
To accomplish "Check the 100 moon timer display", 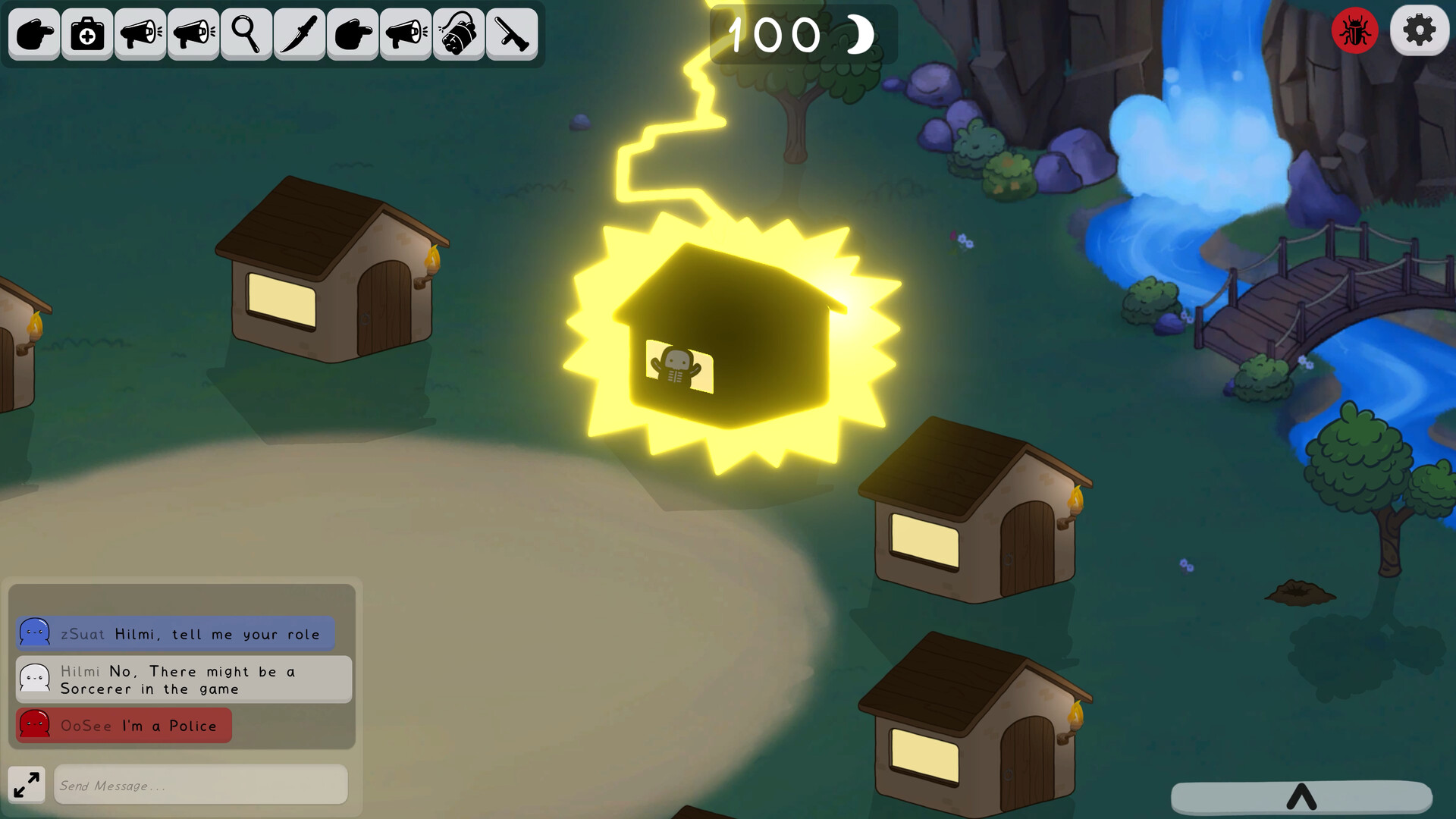I will pos(800,34).
